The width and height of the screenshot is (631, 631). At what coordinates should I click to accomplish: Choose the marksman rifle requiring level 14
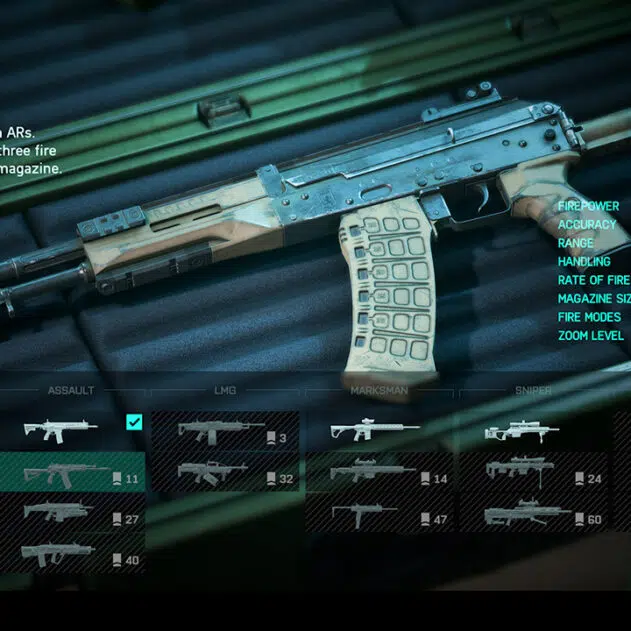pos(378,473)
